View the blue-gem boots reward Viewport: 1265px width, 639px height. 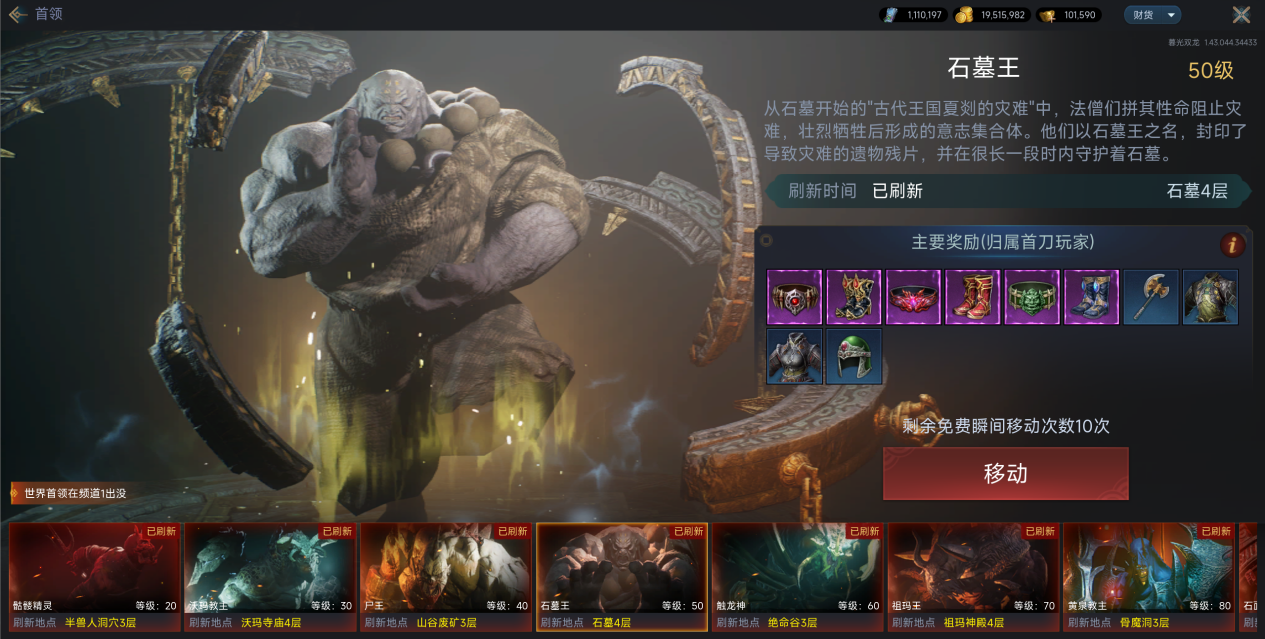pyautogui.click(x=1091, y=297)
